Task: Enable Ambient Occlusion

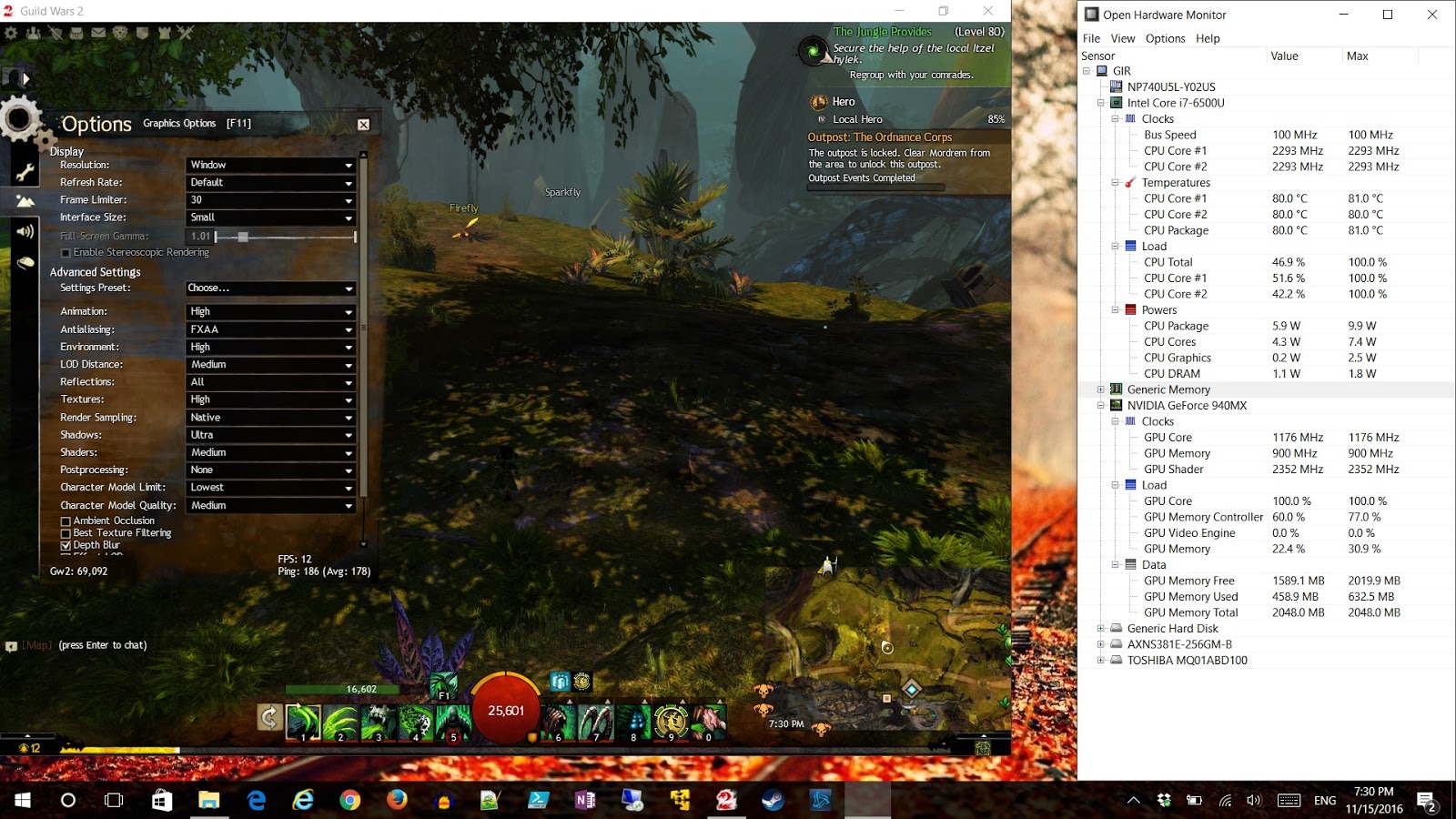Action: (x=66, y=521)
